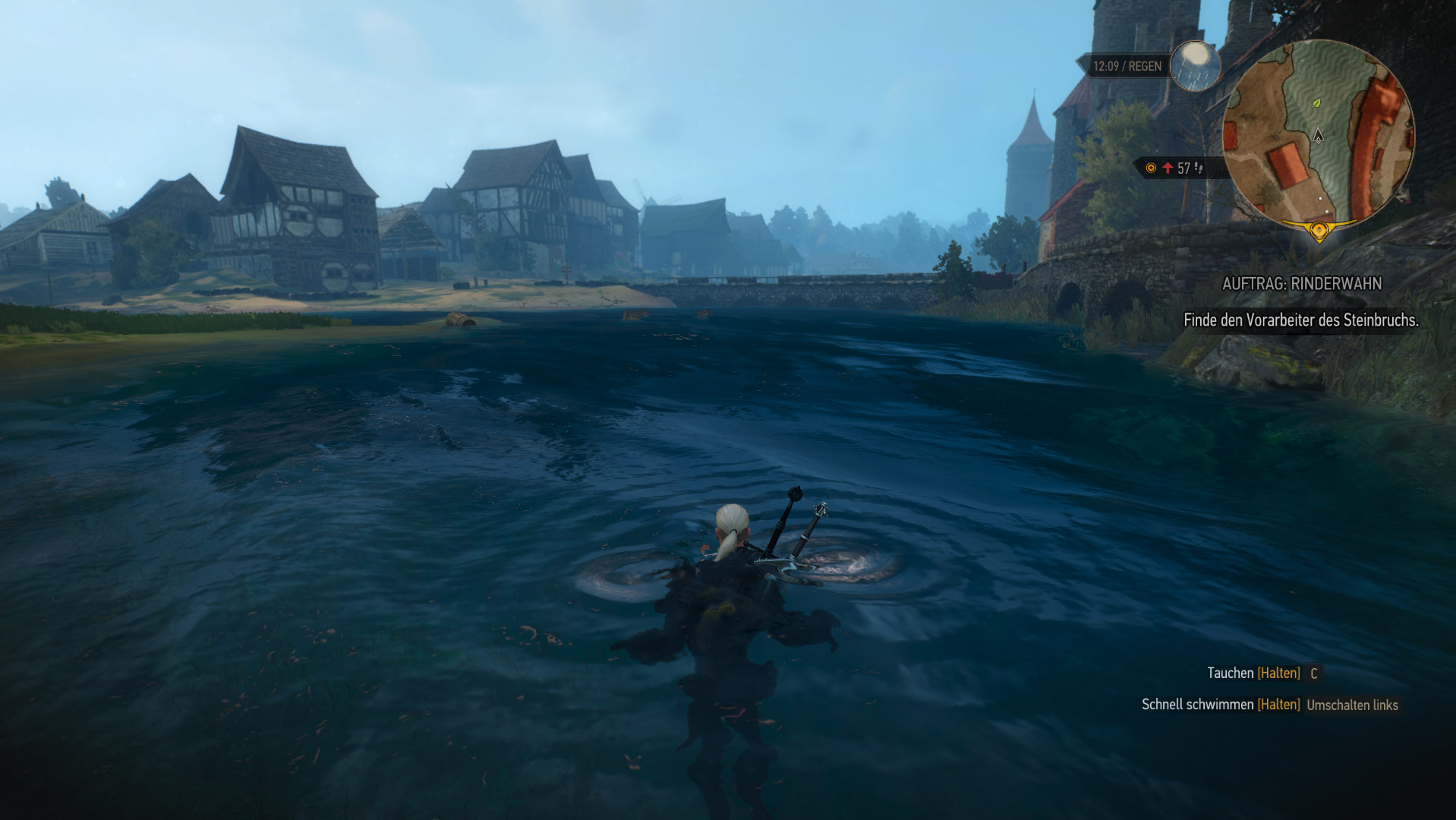Select the rain weather icon
The width and height of the screenshot is (1456, 820).
[x=1195, y=65]
